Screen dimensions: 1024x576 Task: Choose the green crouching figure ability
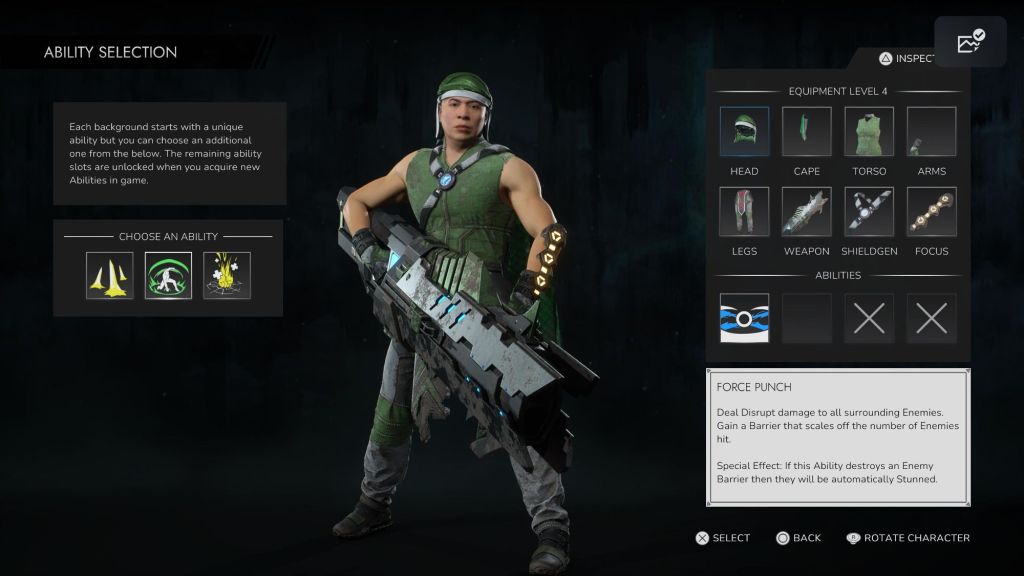tap(168, 276)
